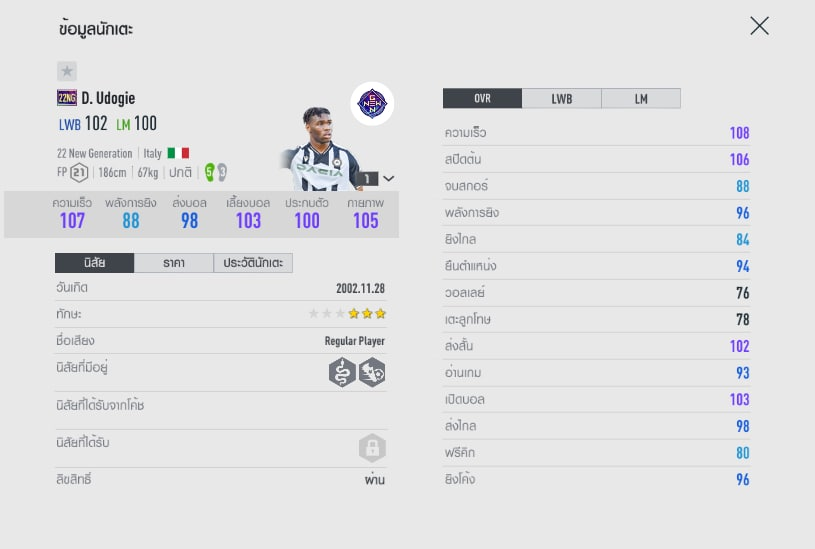Switch to the ราคา price tab
The width and height of the screenshot is (815, 549).
click(173, 263)
